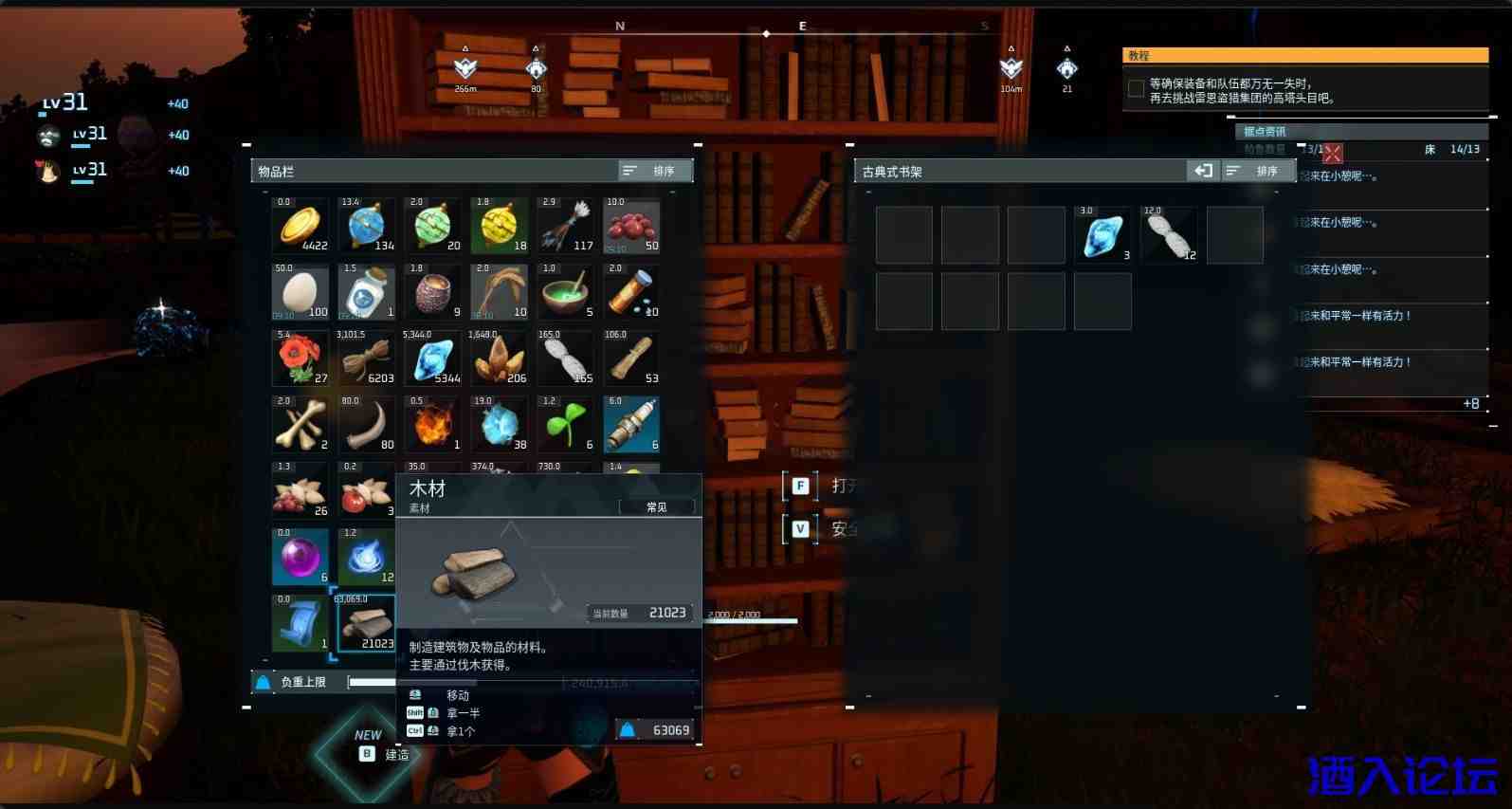
Task: Take the blue crystal from the bookshelf
Action: coord(1102,235)
